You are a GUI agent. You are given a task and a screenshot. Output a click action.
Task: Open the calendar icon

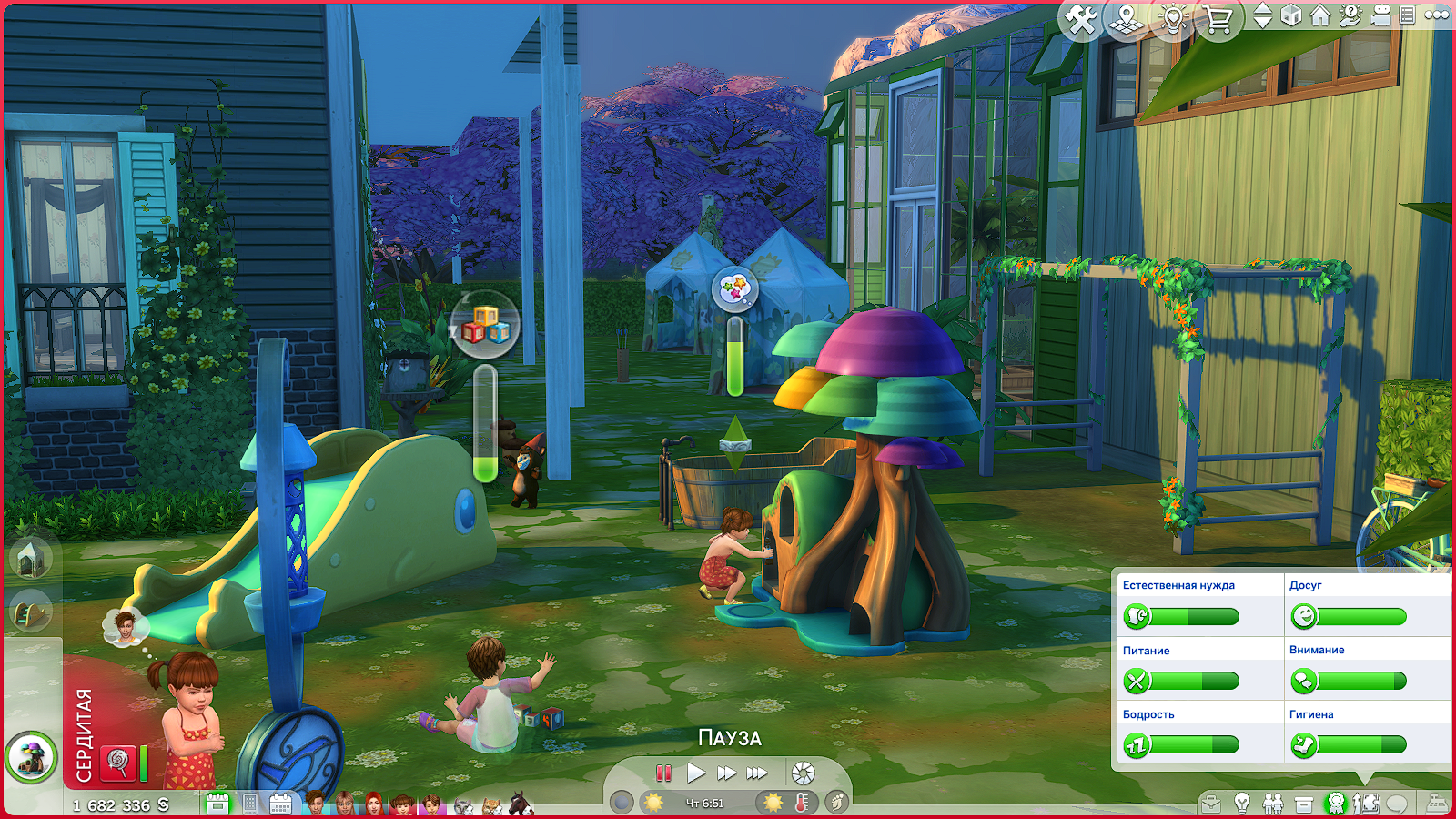[x=280, y=804]
